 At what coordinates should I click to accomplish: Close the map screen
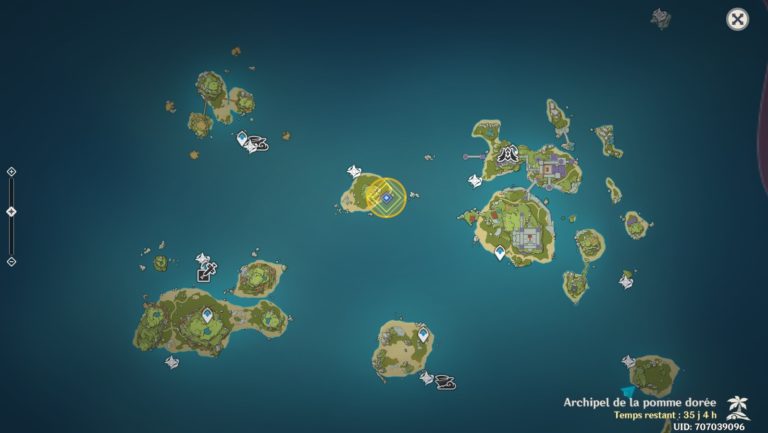pos(737,19)
